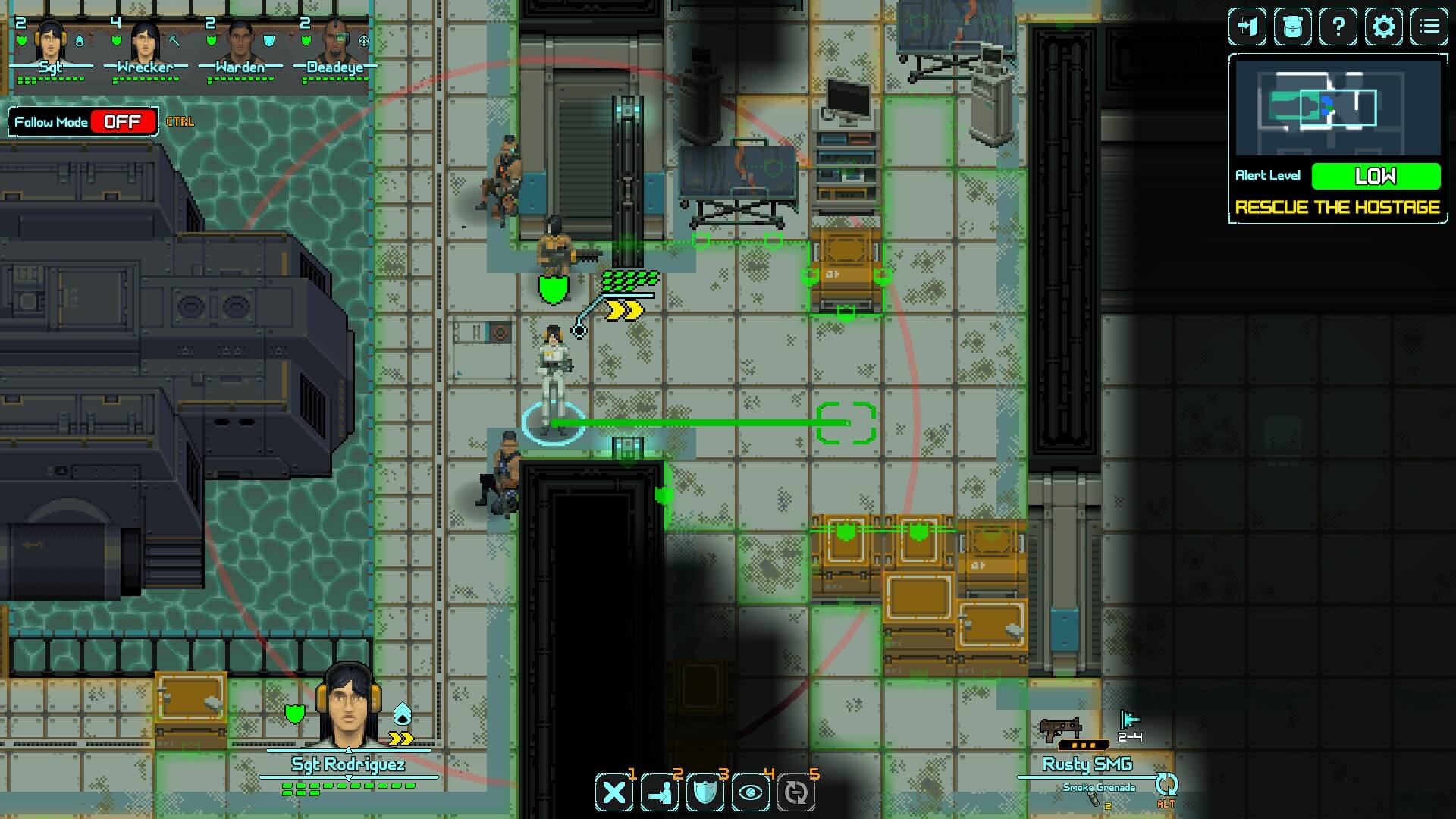Activate the eye overwatch ability
The image size is (1456, 819).
click(x=751, y=793)
